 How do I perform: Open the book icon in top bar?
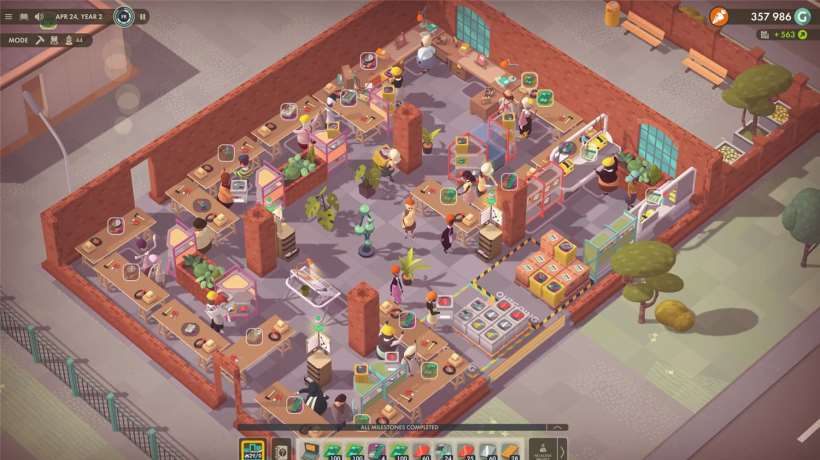(24, 16)
